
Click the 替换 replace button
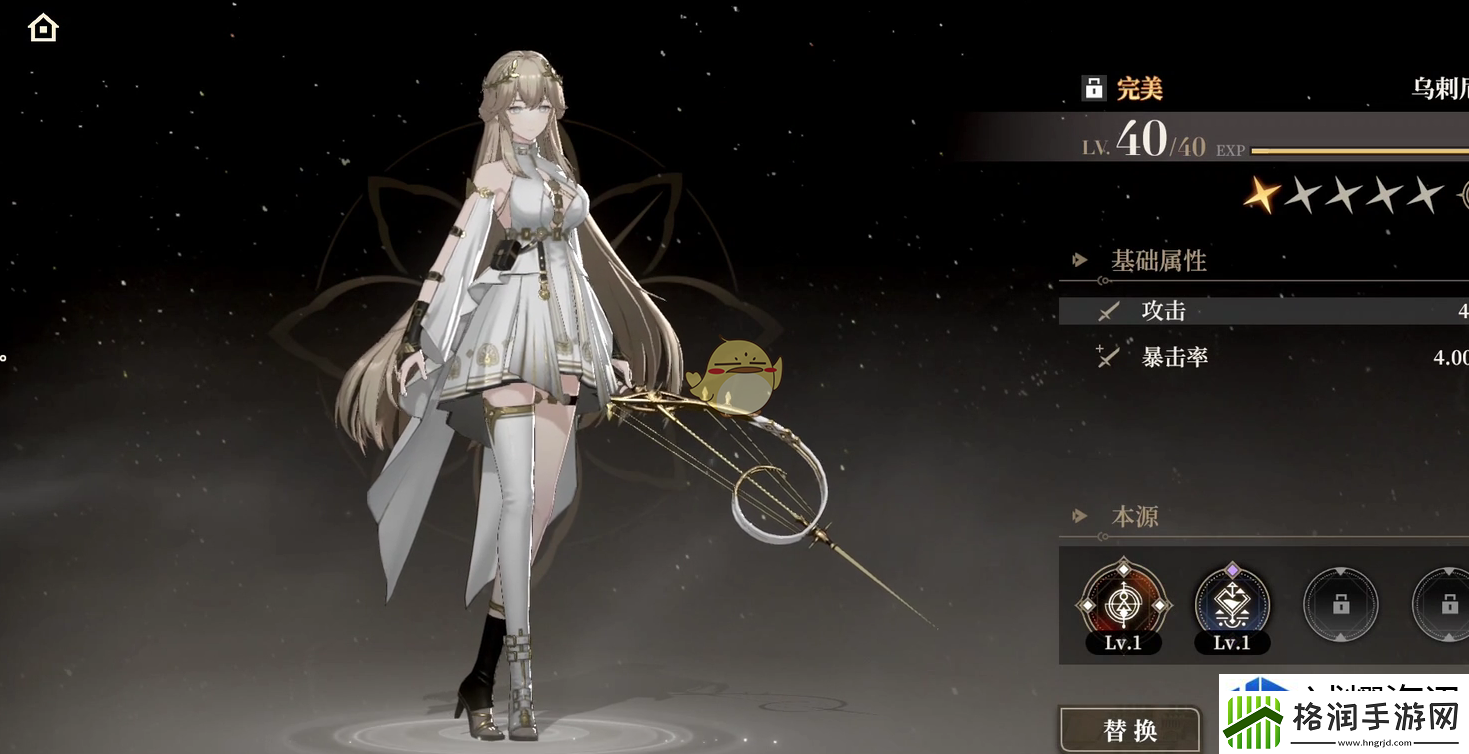[x=1130, y=730]
